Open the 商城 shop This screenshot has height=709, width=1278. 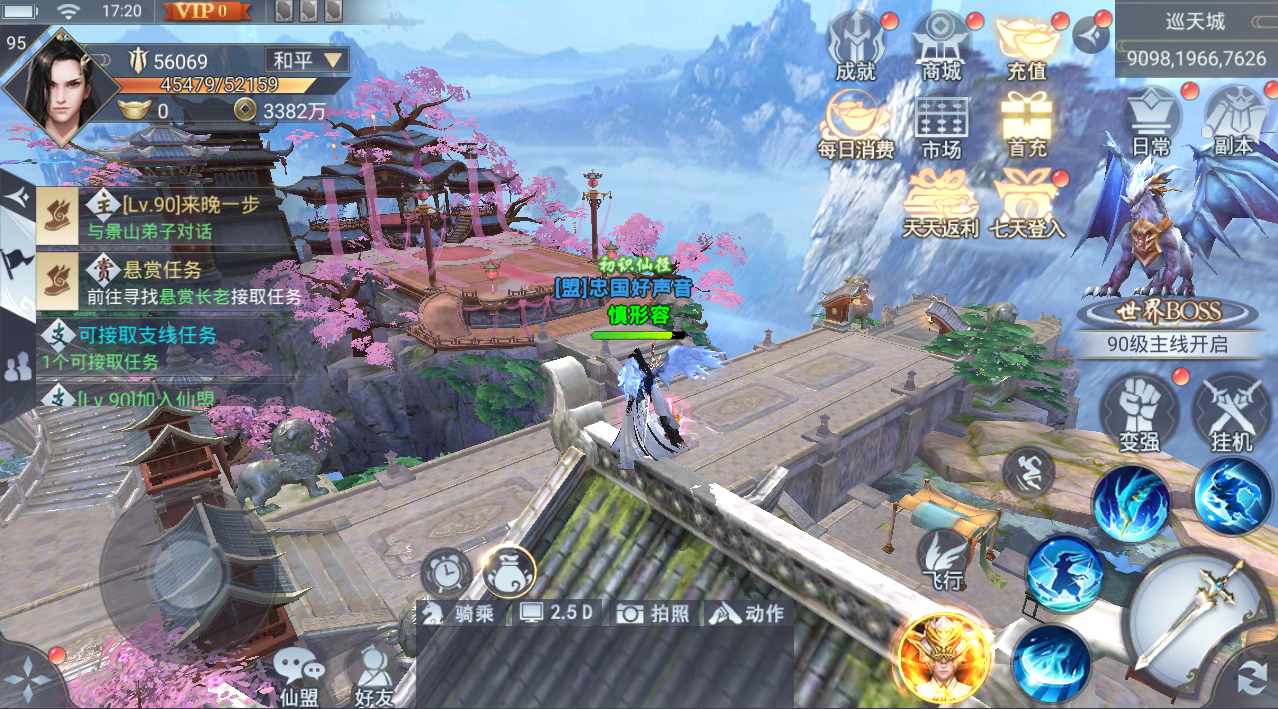[941, 46]
